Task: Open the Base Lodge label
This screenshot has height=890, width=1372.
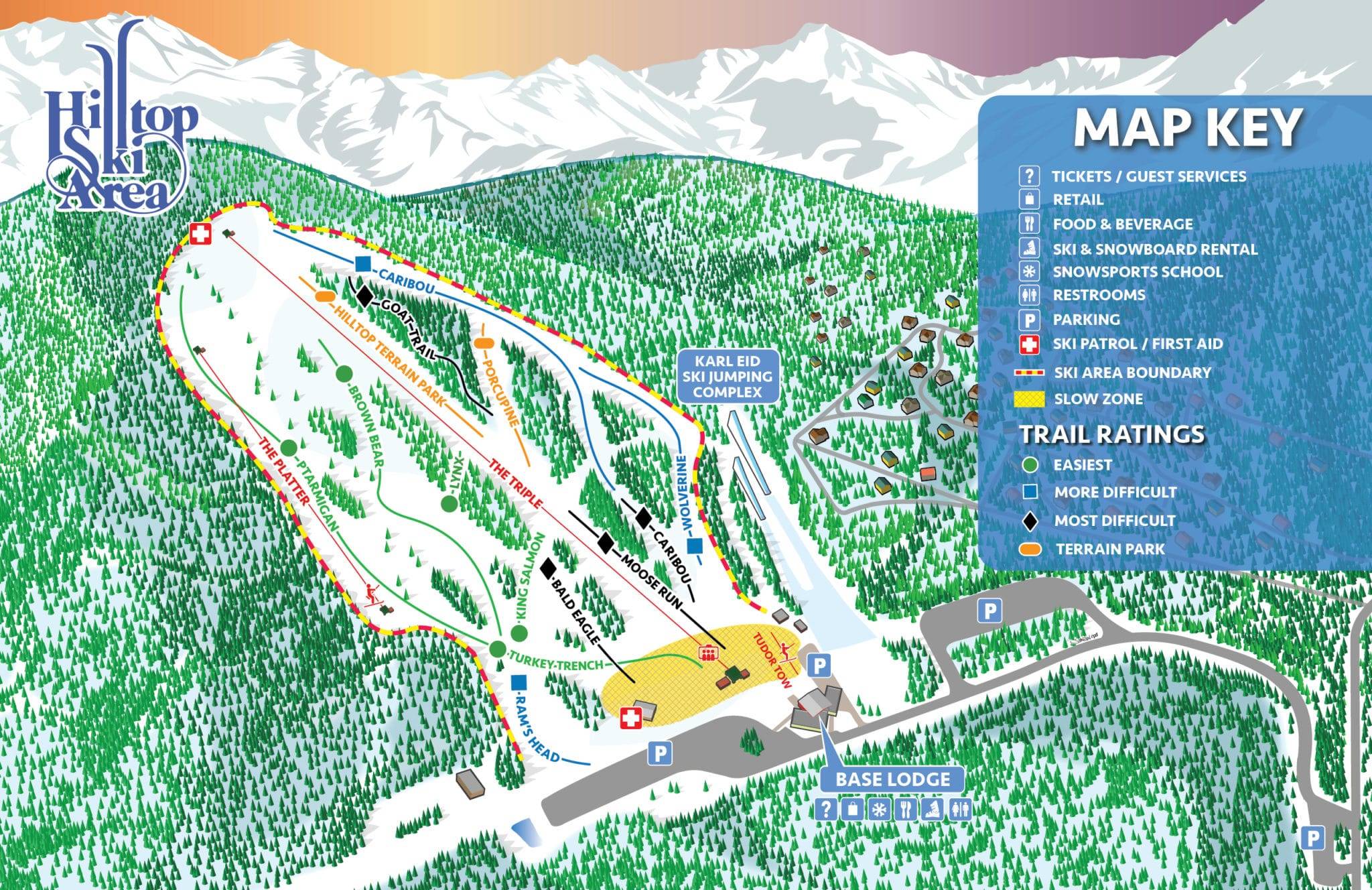Action: click(892, 779)
